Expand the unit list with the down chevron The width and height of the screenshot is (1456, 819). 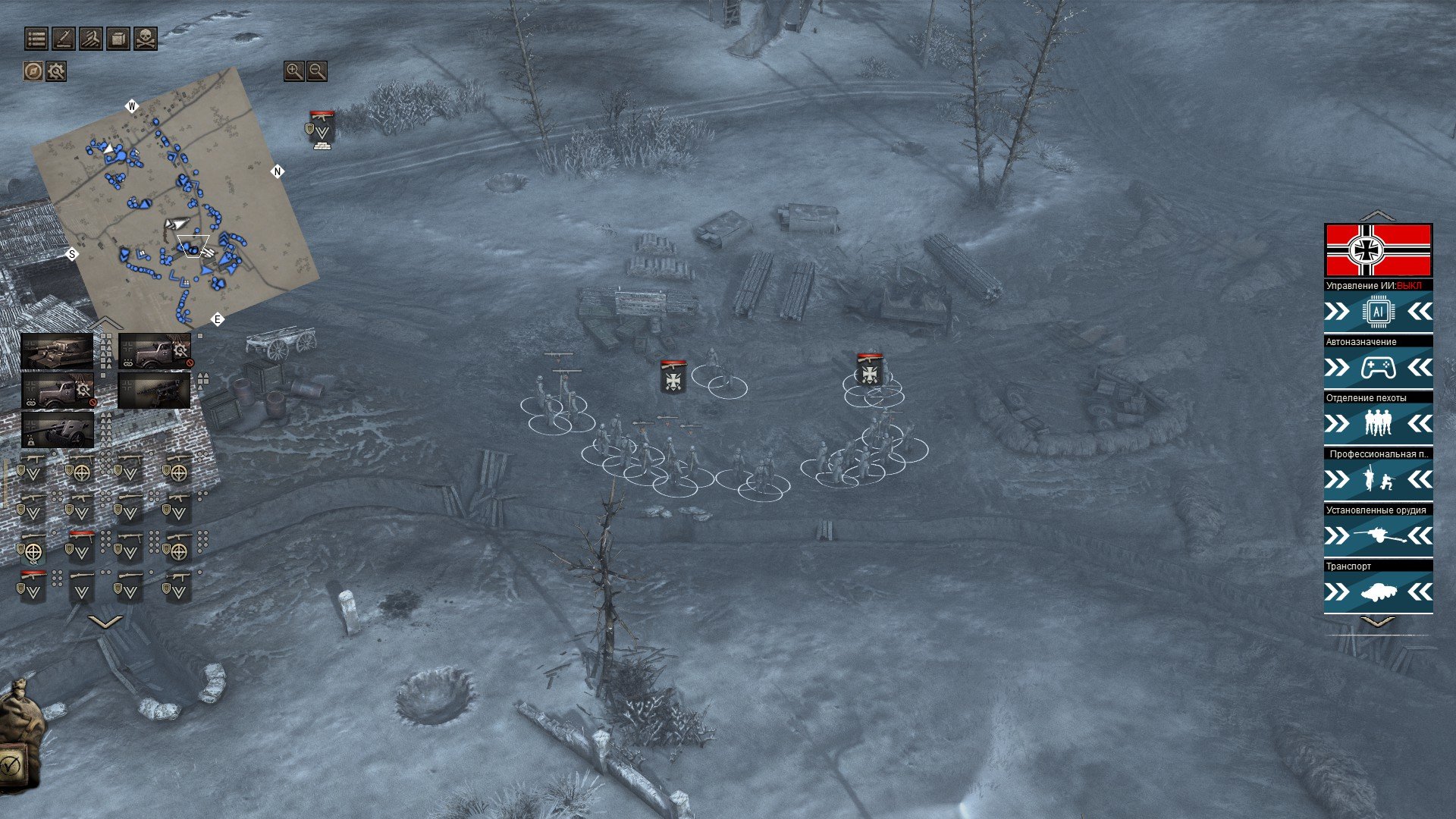(105, 622)
